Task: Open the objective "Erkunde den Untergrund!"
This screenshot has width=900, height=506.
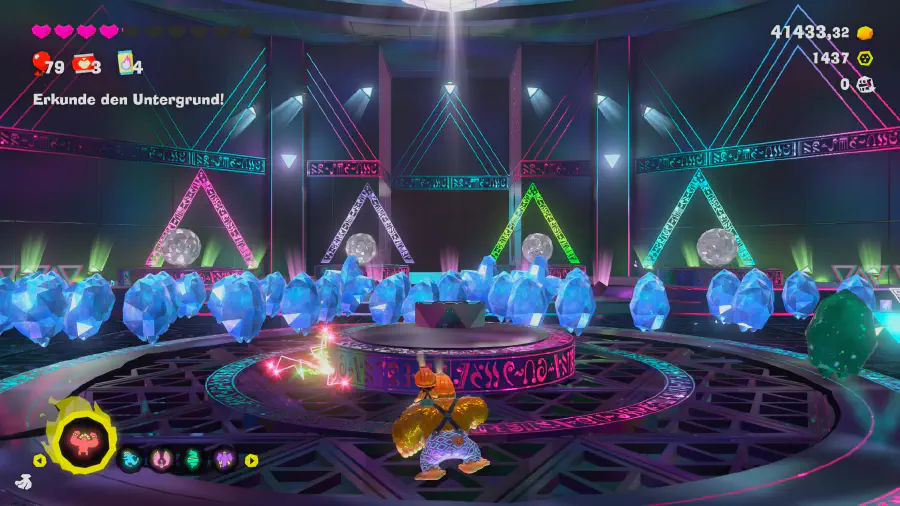Action: (128, 99)
